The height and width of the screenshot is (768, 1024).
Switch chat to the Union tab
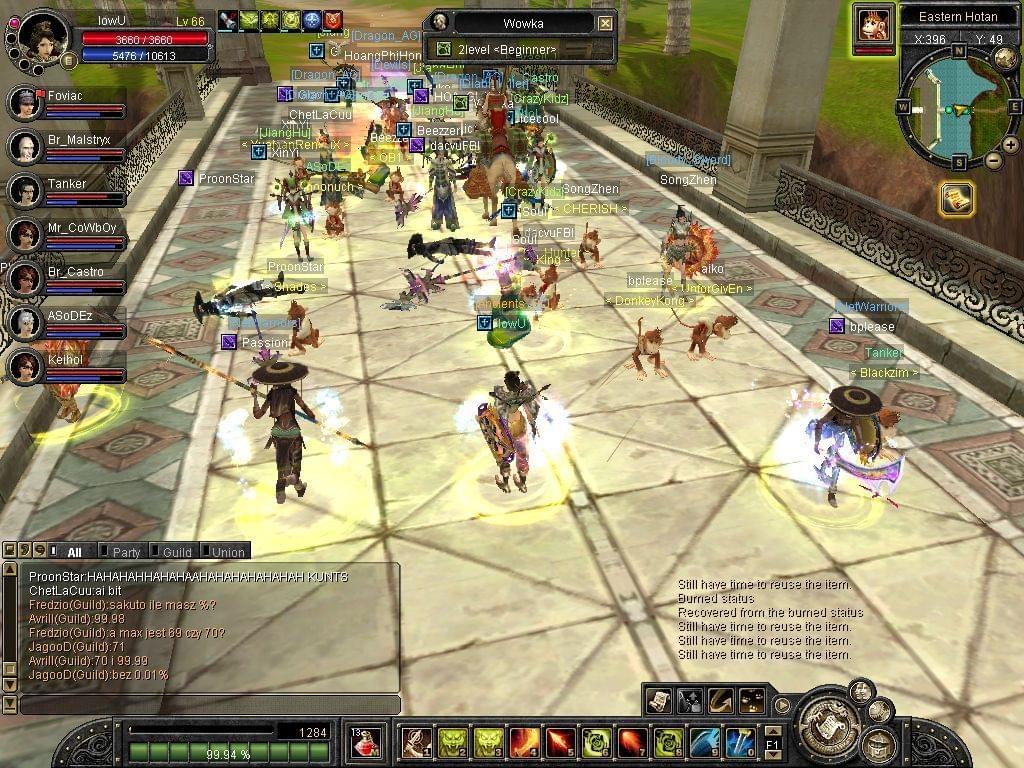click(x=227, y=552)
